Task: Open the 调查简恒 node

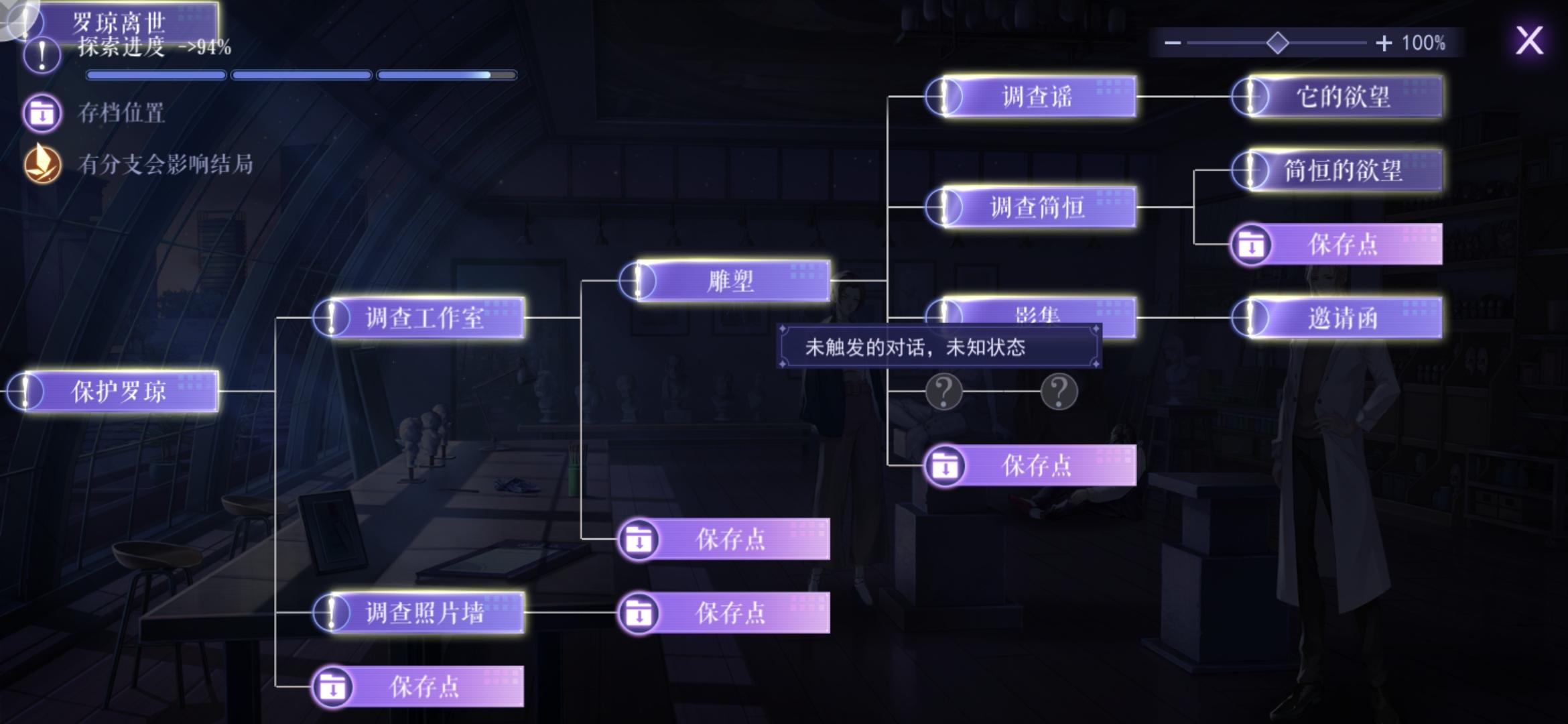Action: click(x=1032, y=206)
